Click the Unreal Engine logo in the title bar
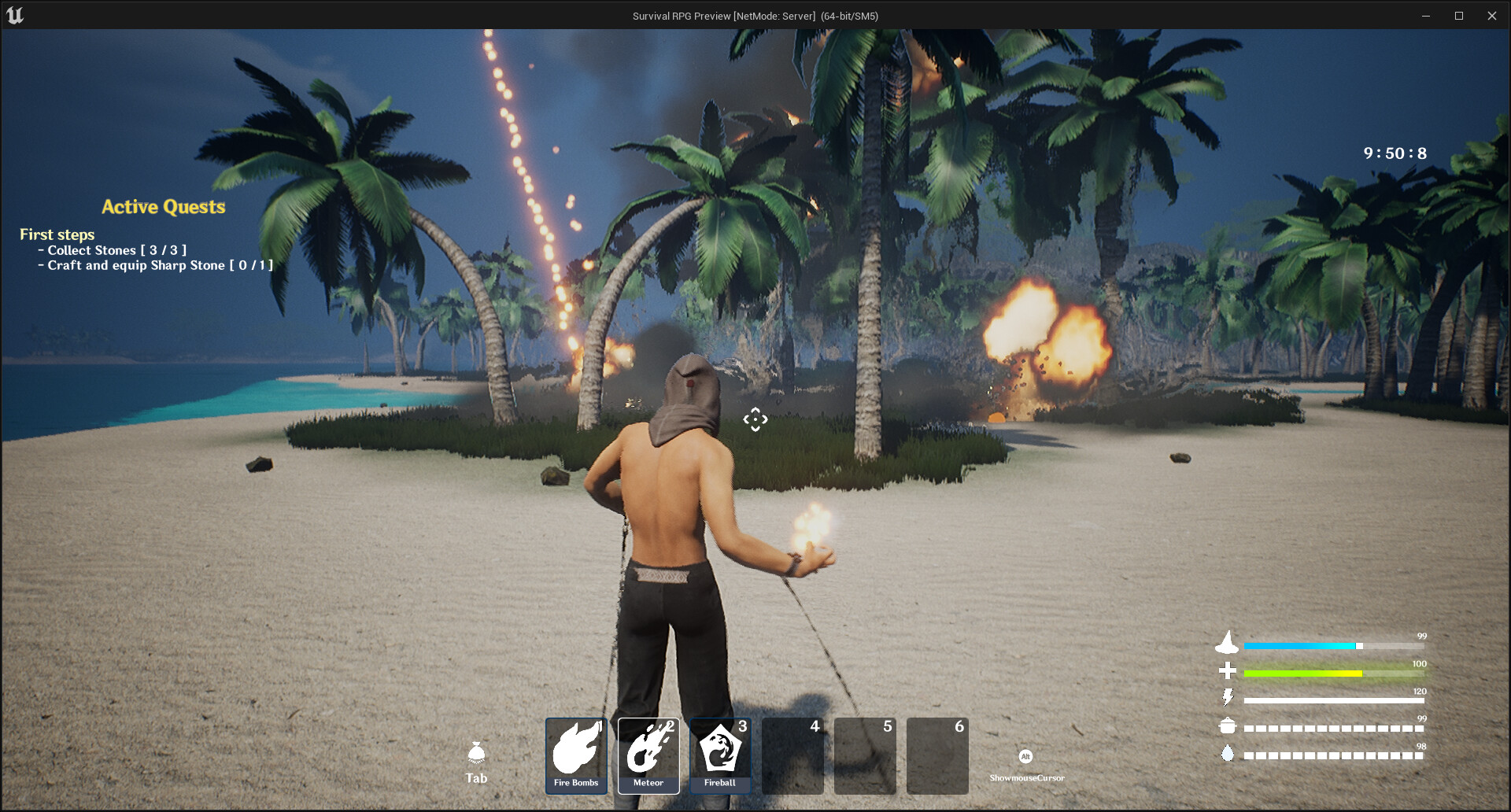The image size is (1511, 812). tap(16, 15)
